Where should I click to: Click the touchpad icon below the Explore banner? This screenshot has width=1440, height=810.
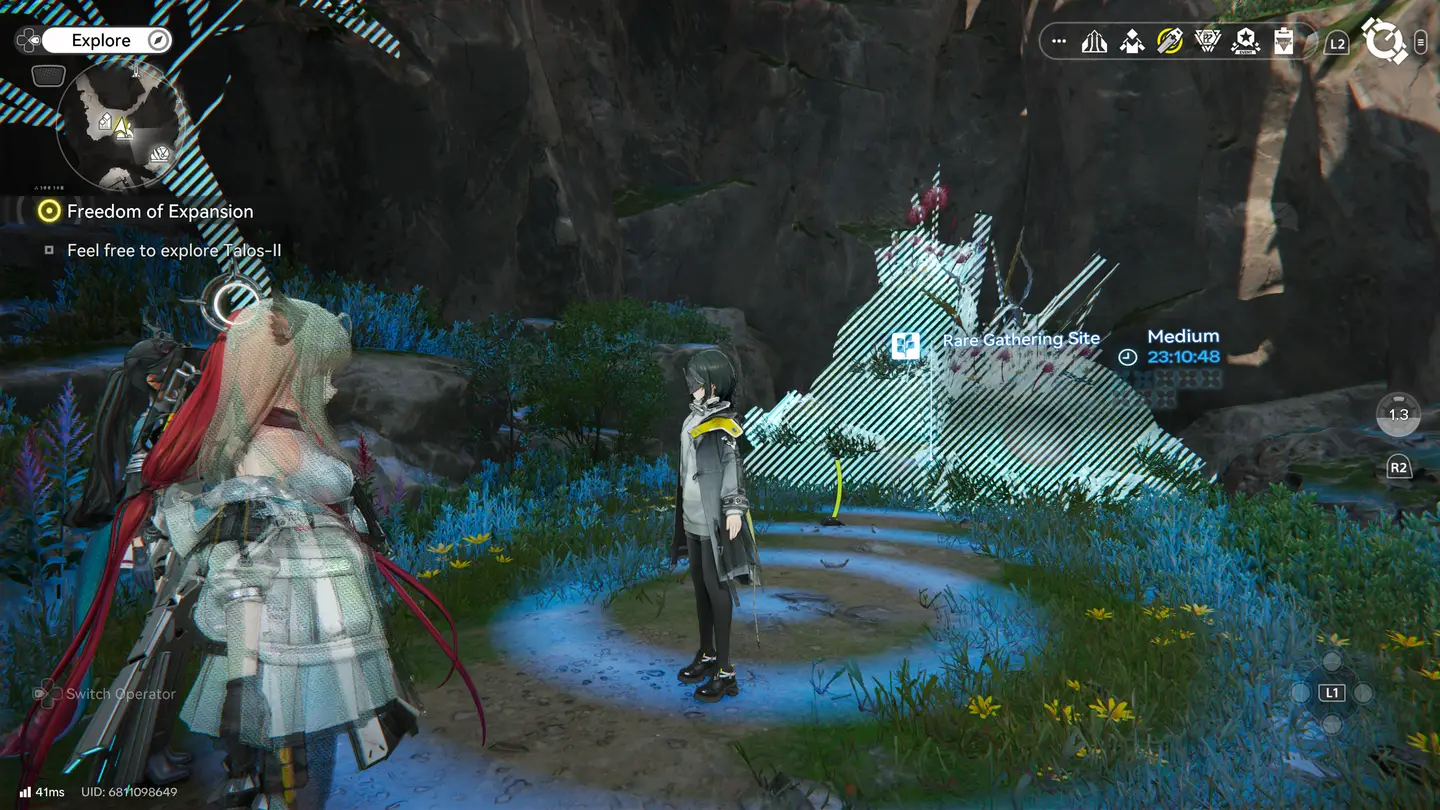[x=47, y=75]
